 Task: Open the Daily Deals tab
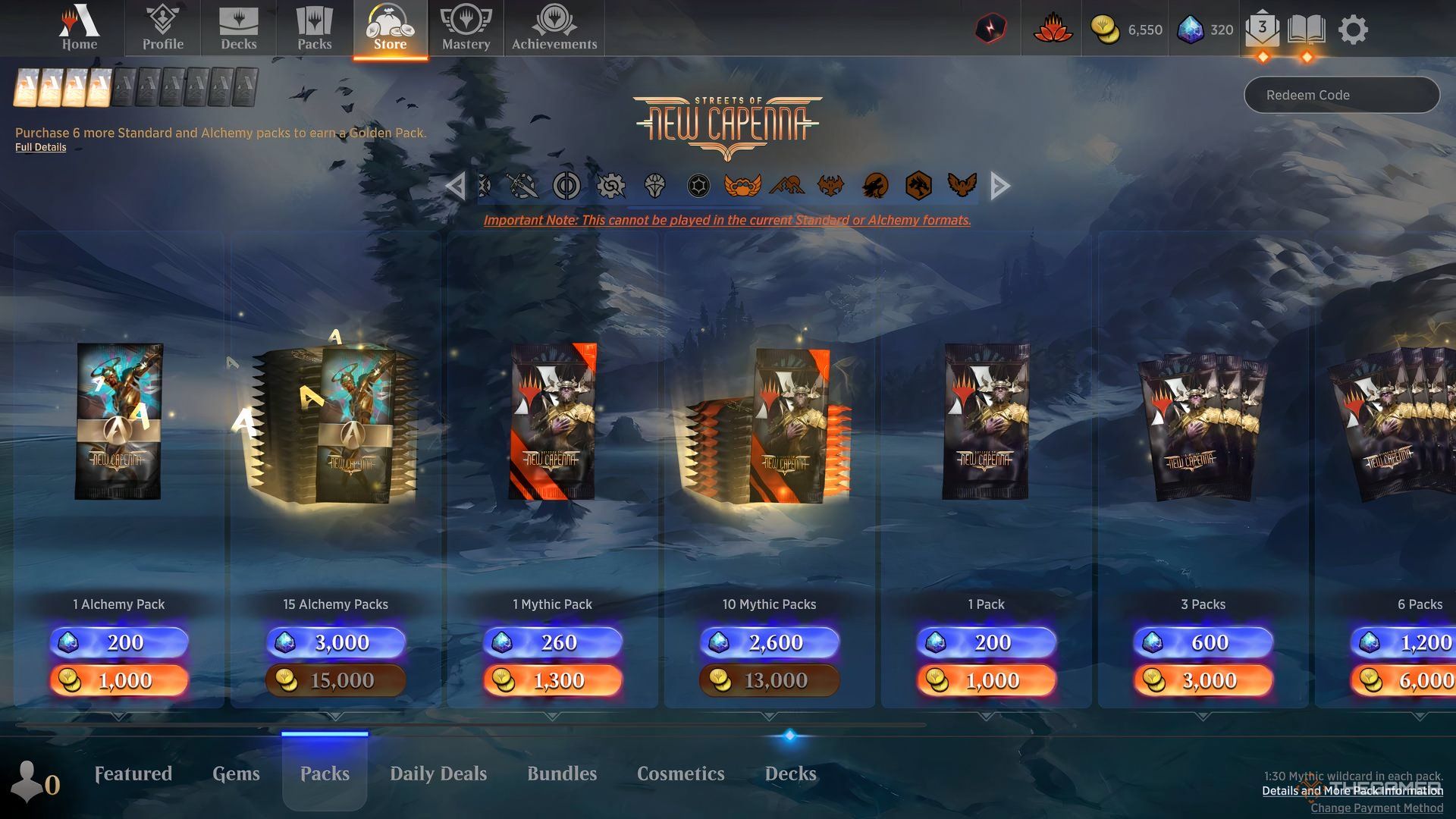[x=438, y=773]
